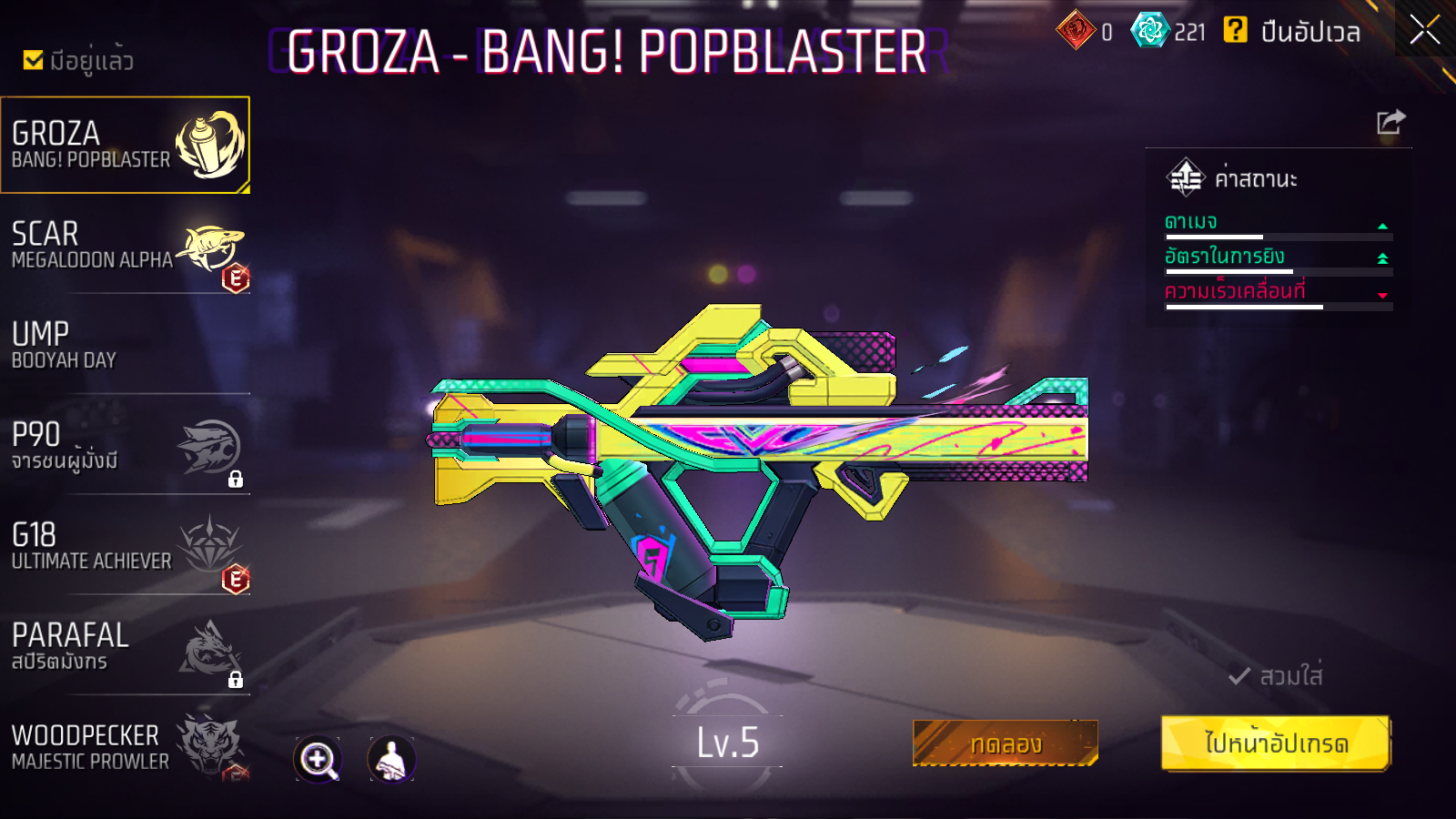The width and height of the screenshot is (1456, 819).
Task: Choose the G18 Ultimate Achiever skin
Action: click(125, 546)
